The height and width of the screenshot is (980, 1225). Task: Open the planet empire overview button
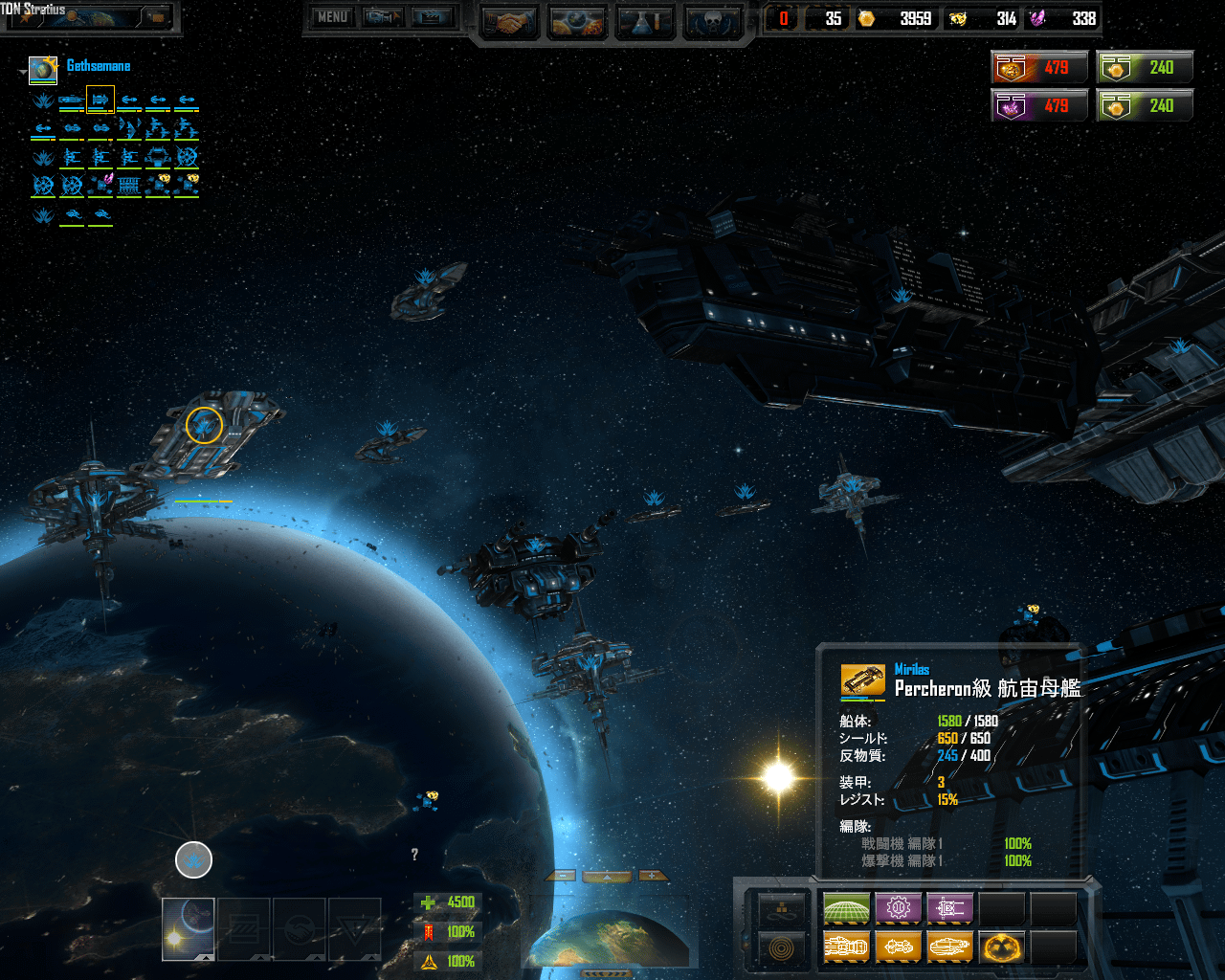[577, 23]
